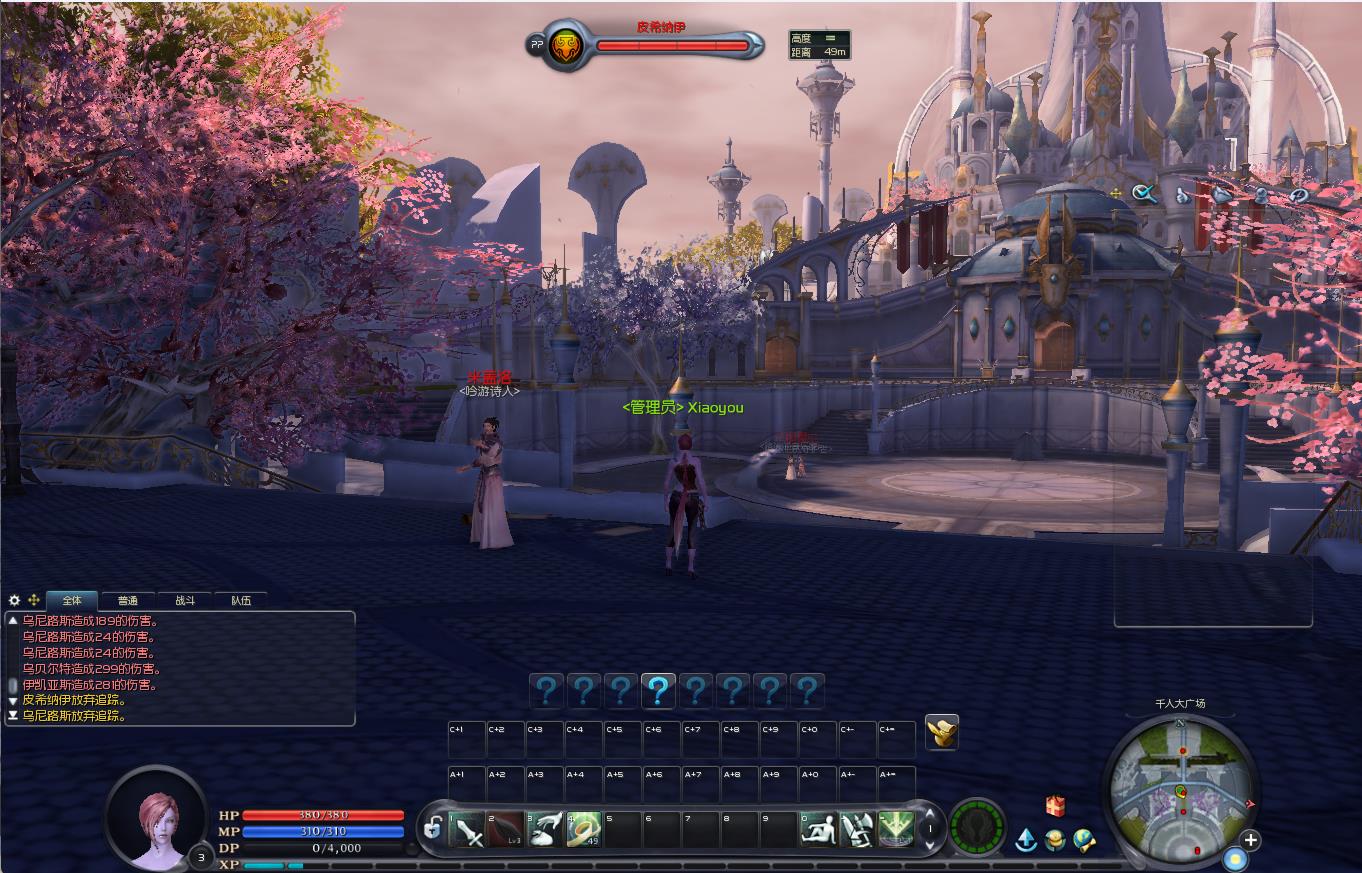Activate the green downward arrow skill

(896, 830)
